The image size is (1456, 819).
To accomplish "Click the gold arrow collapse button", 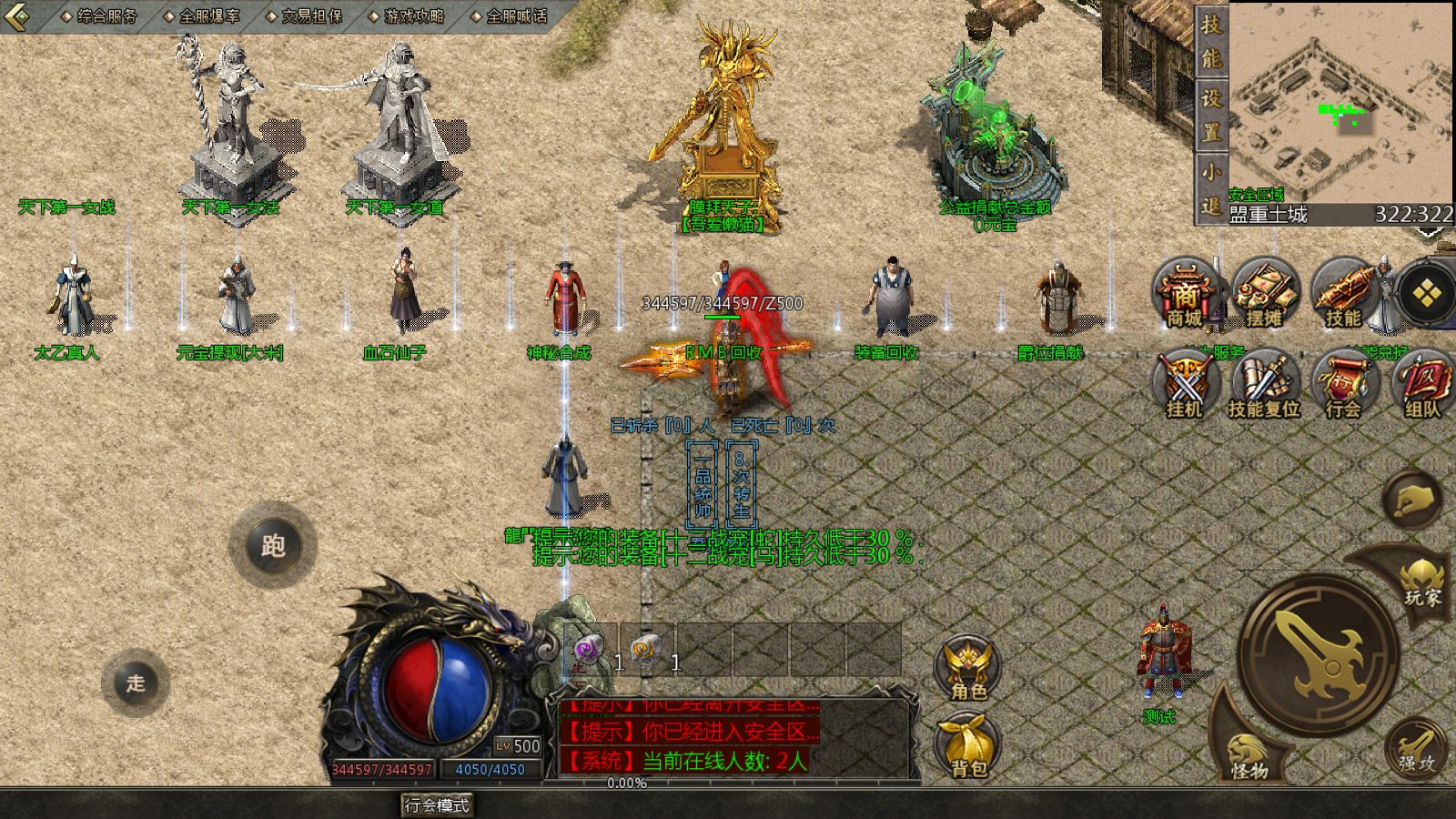I will [18, 16].
